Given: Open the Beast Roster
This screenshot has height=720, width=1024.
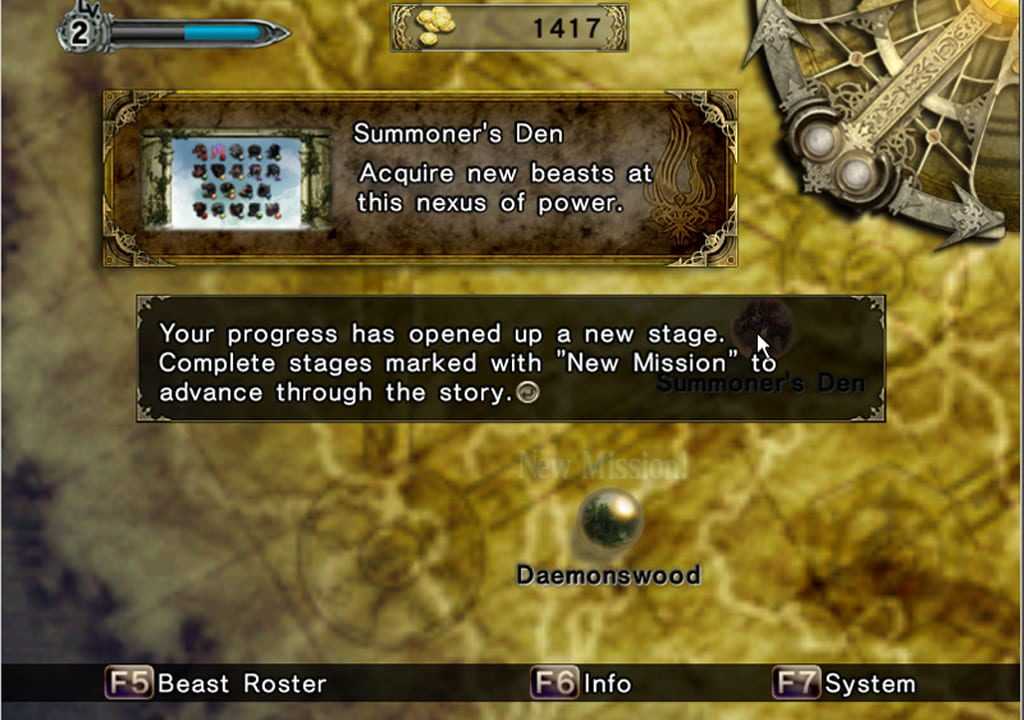Looking at the screenshot, I should [217, 684].
